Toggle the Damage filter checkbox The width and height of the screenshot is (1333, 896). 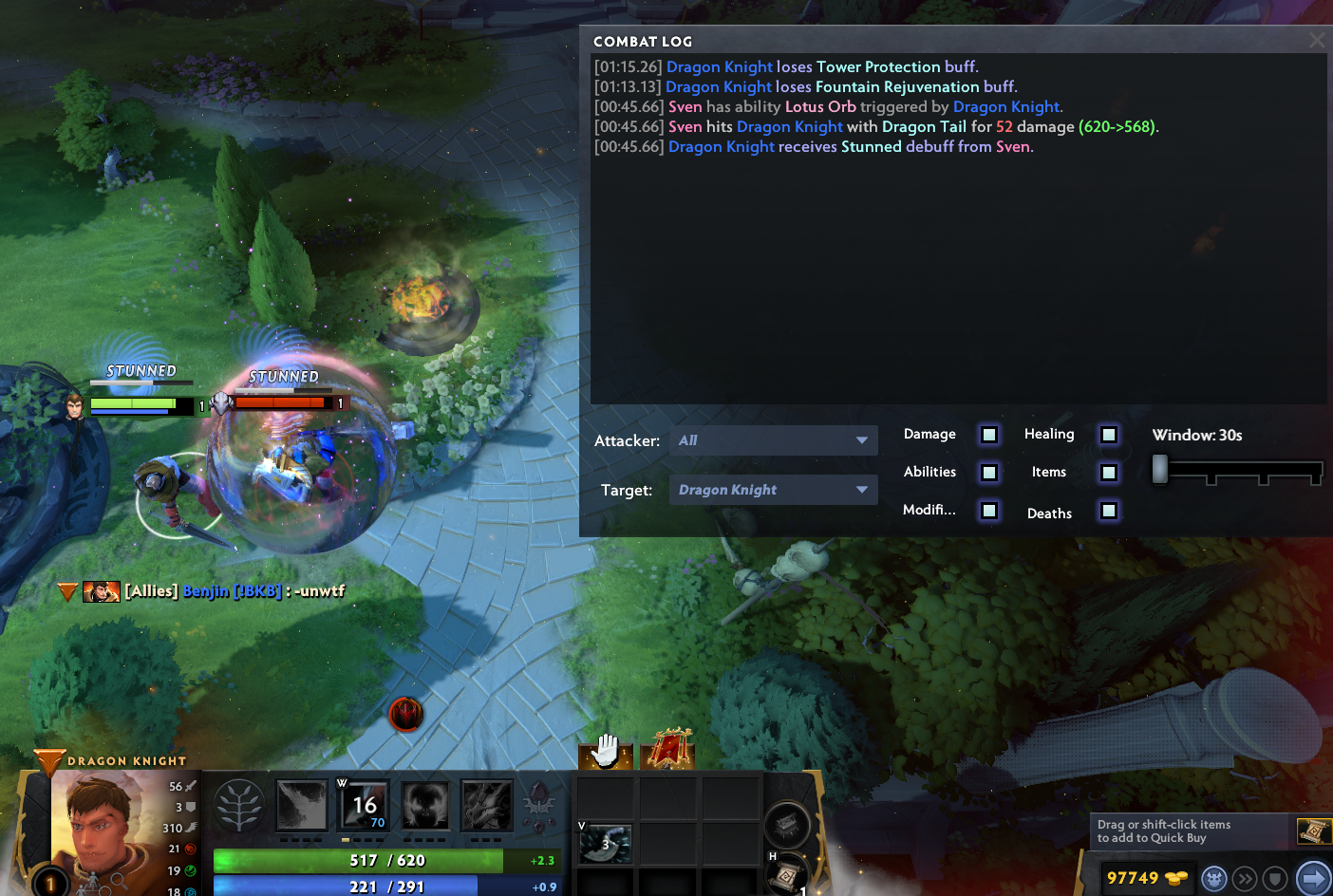click(x=989, y=435)
